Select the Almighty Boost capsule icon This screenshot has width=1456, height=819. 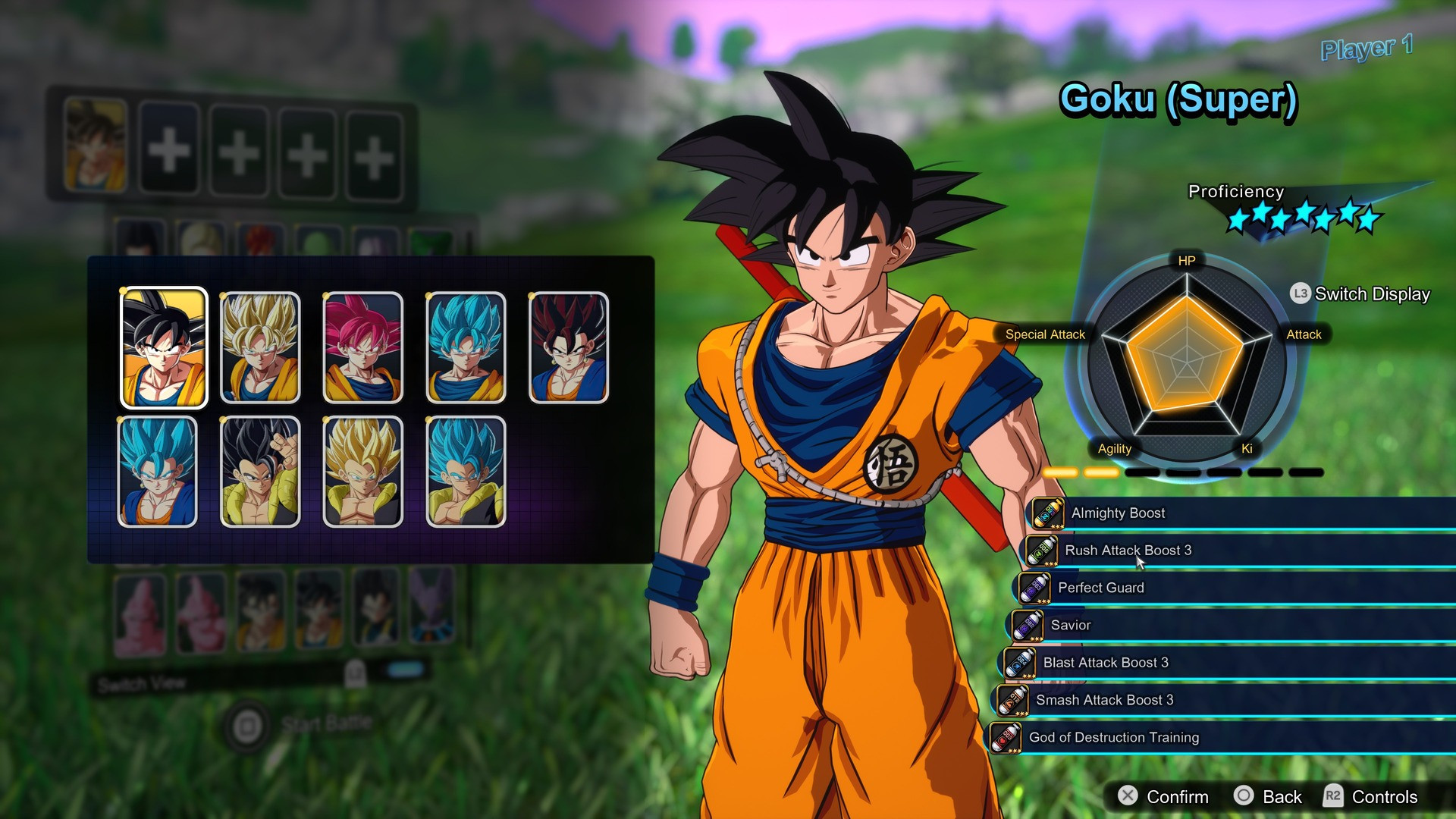1048,513
